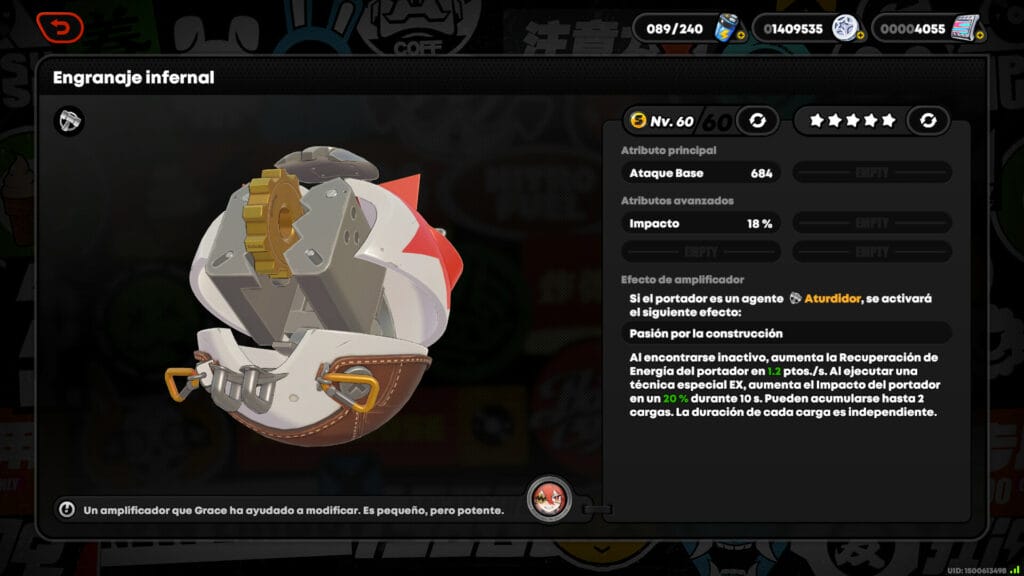Open the Pasión por la construcción effect
Viewport: 1024px width, 576px height.
pyautogui.click(x=785, y=333)
